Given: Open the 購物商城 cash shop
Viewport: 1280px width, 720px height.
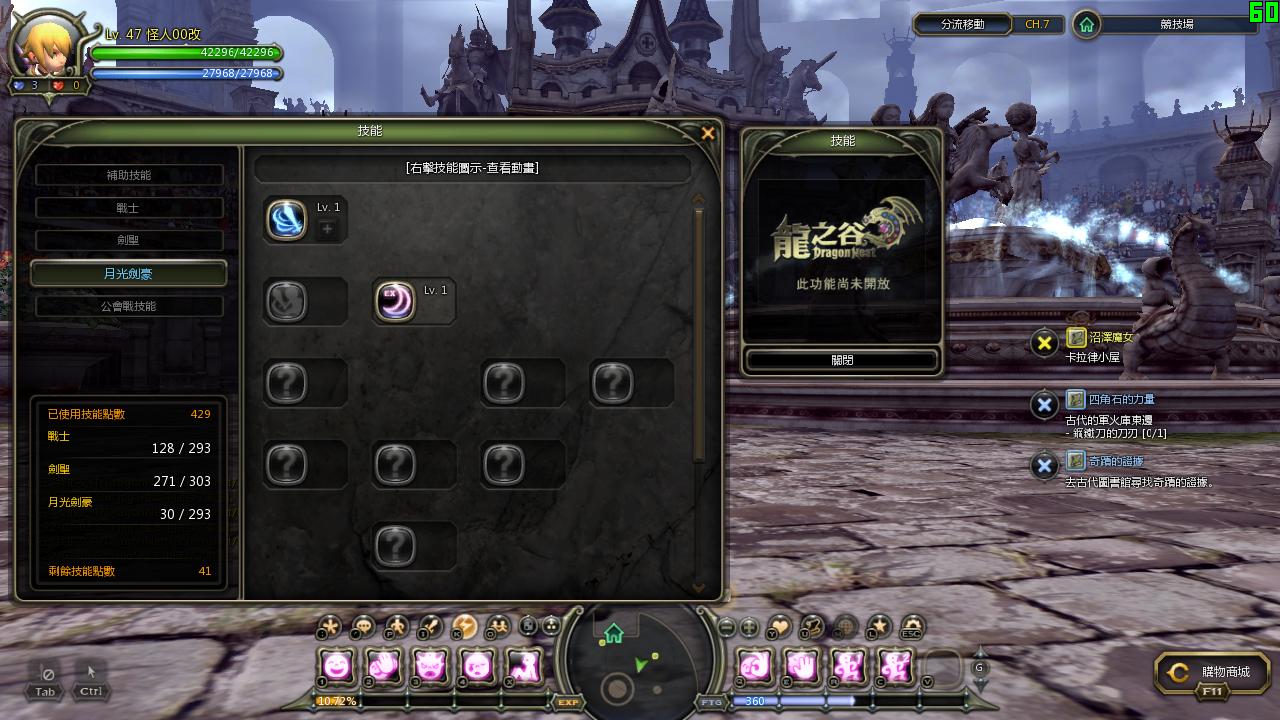Looking at the screenshot, I should click(x=1213, y=673).
